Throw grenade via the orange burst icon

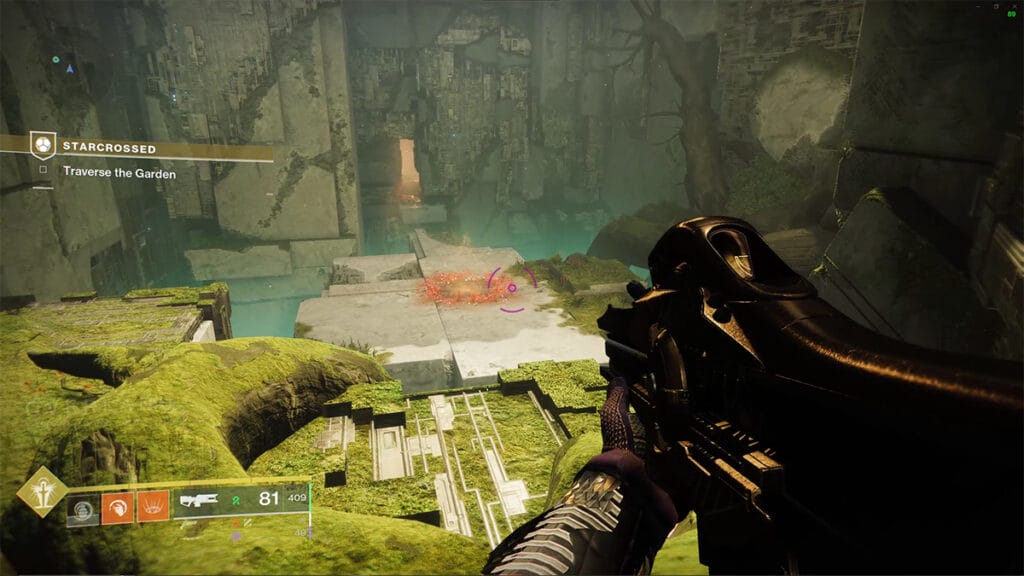(153, 507)
